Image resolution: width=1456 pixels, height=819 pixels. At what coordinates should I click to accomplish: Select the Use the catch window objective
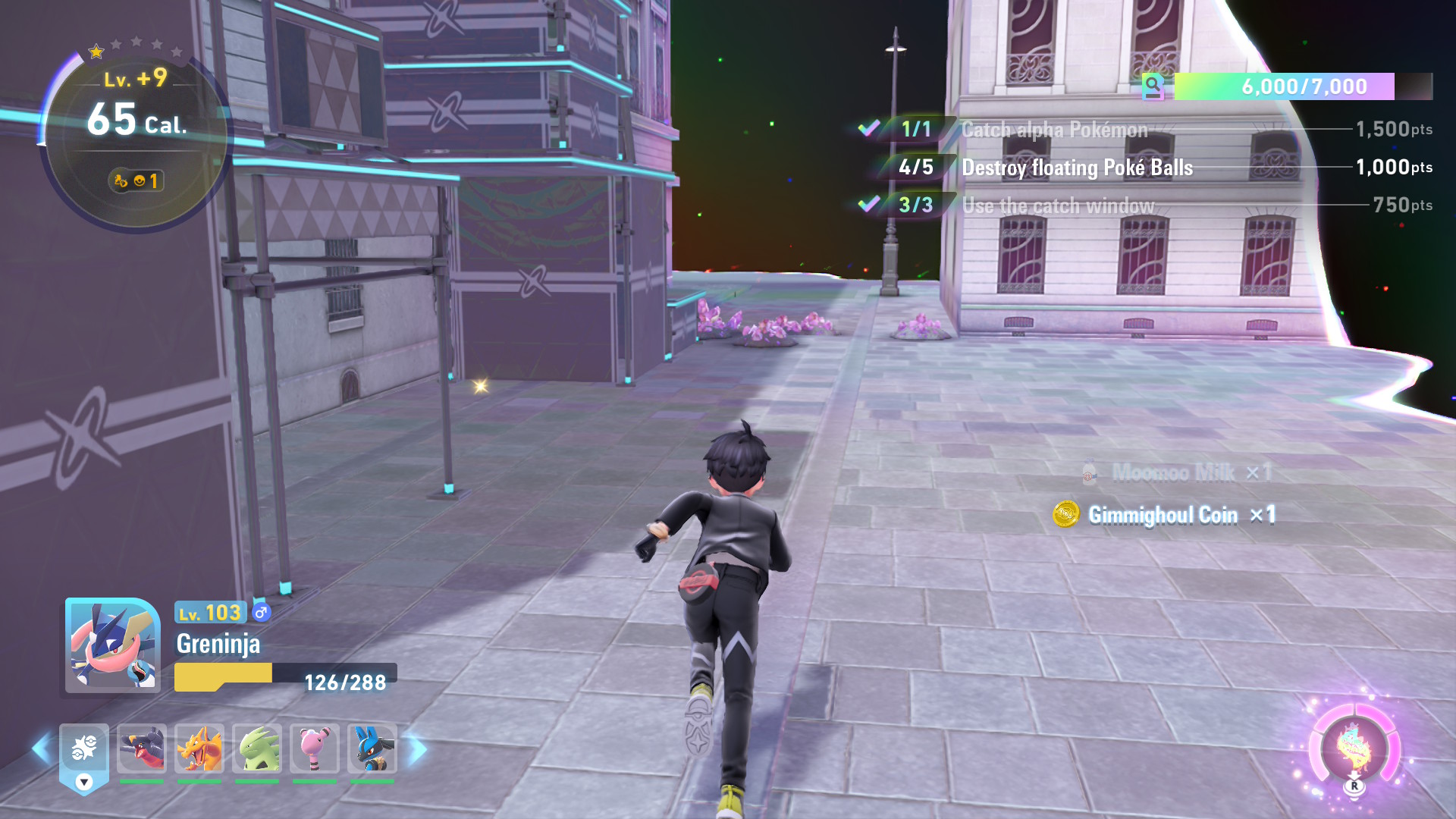(x=1058, y=206)
